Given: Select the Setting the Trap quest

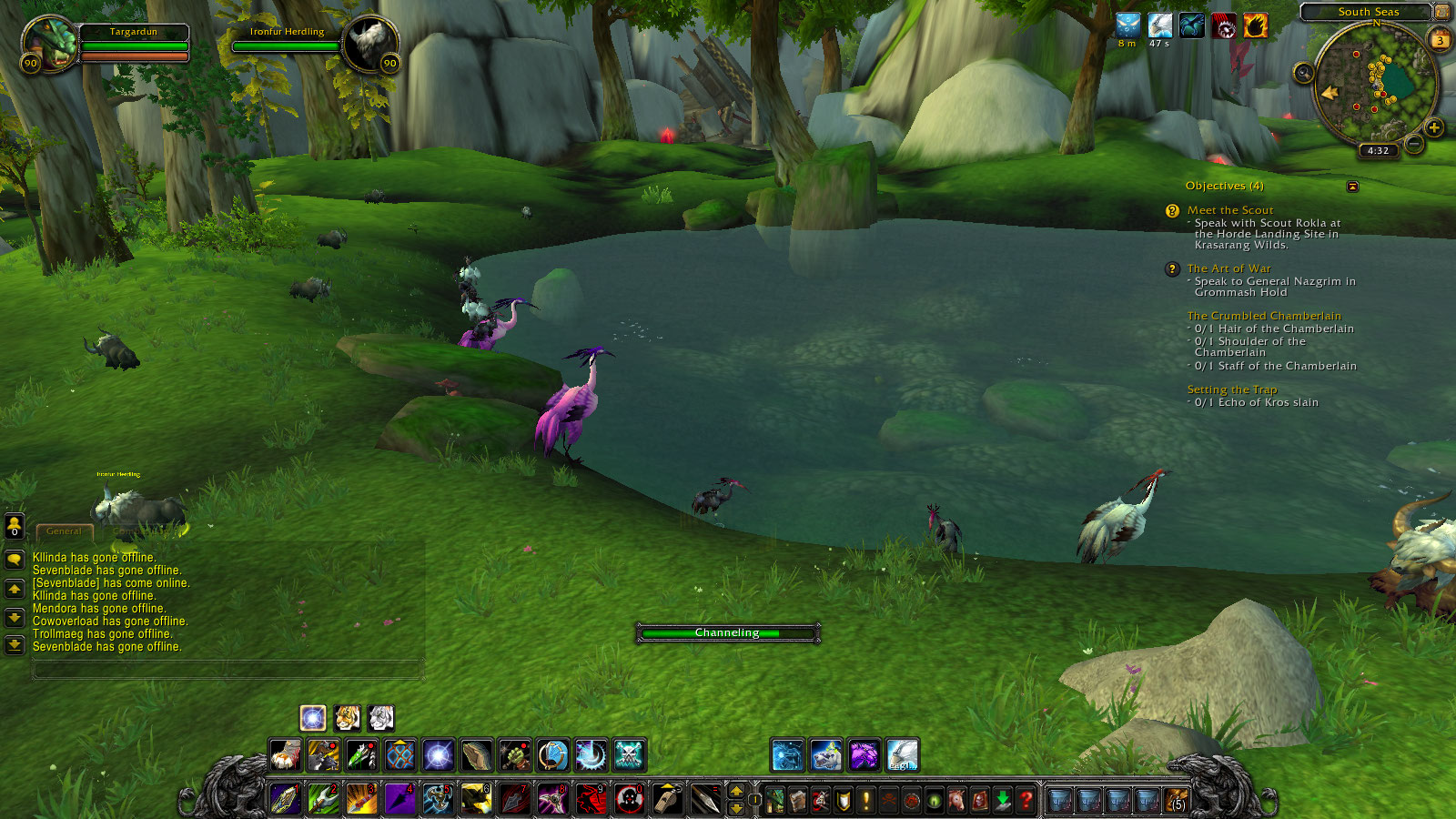Looking at the screenshot, I should (1231, 389).
